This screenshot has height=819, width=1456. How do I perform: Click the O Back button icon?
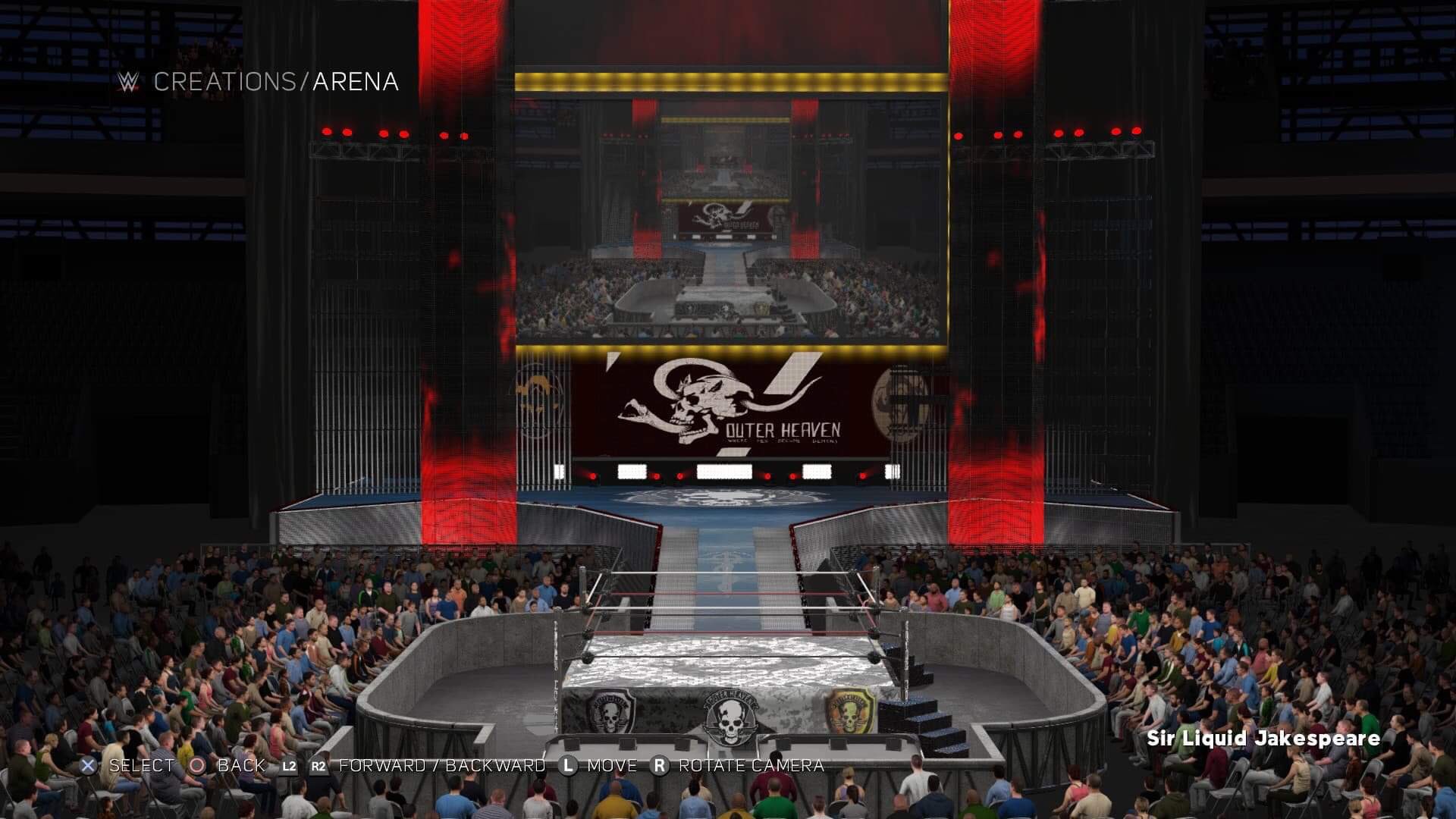click(196, 766)
